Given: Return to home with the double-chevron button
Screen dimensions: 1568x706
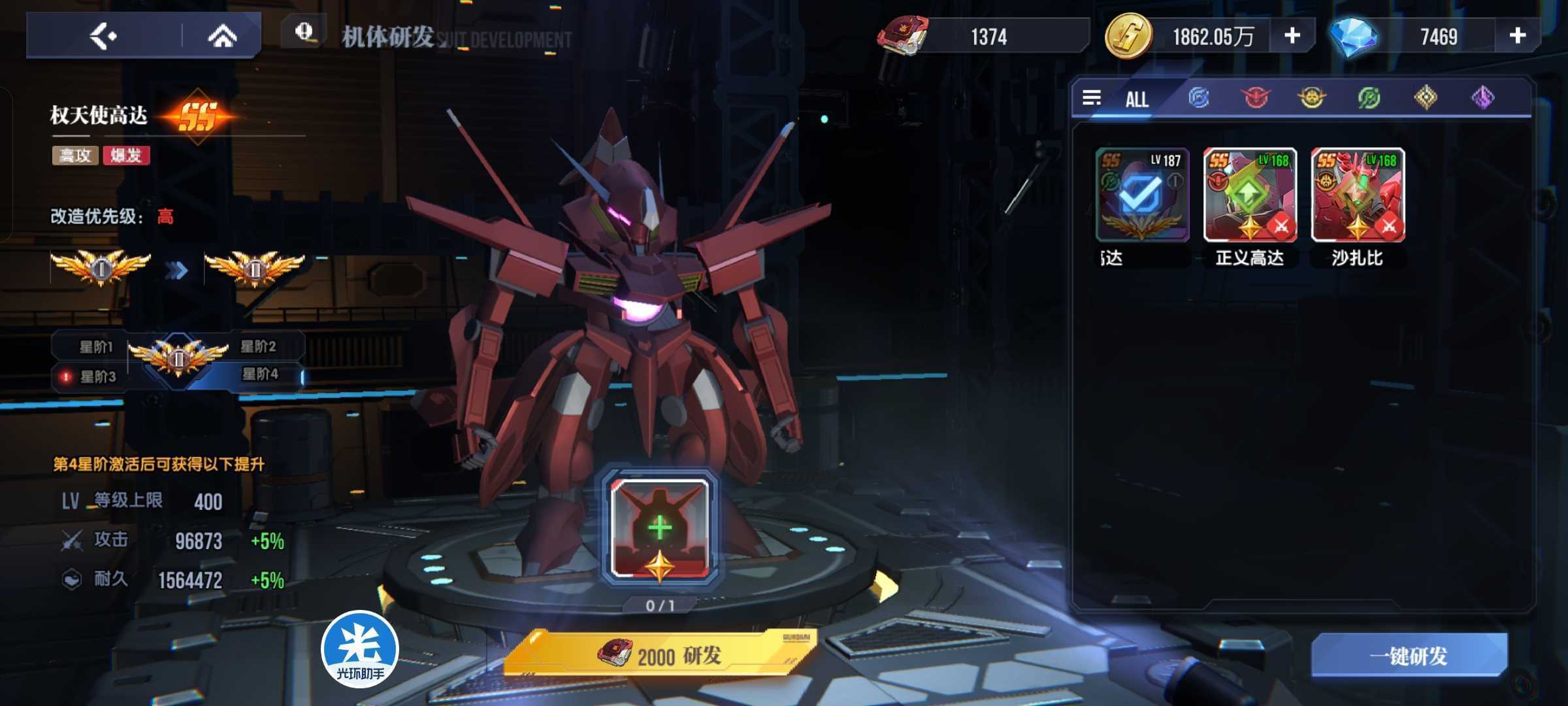Looking at the screenshot, I should click(222, 36).
